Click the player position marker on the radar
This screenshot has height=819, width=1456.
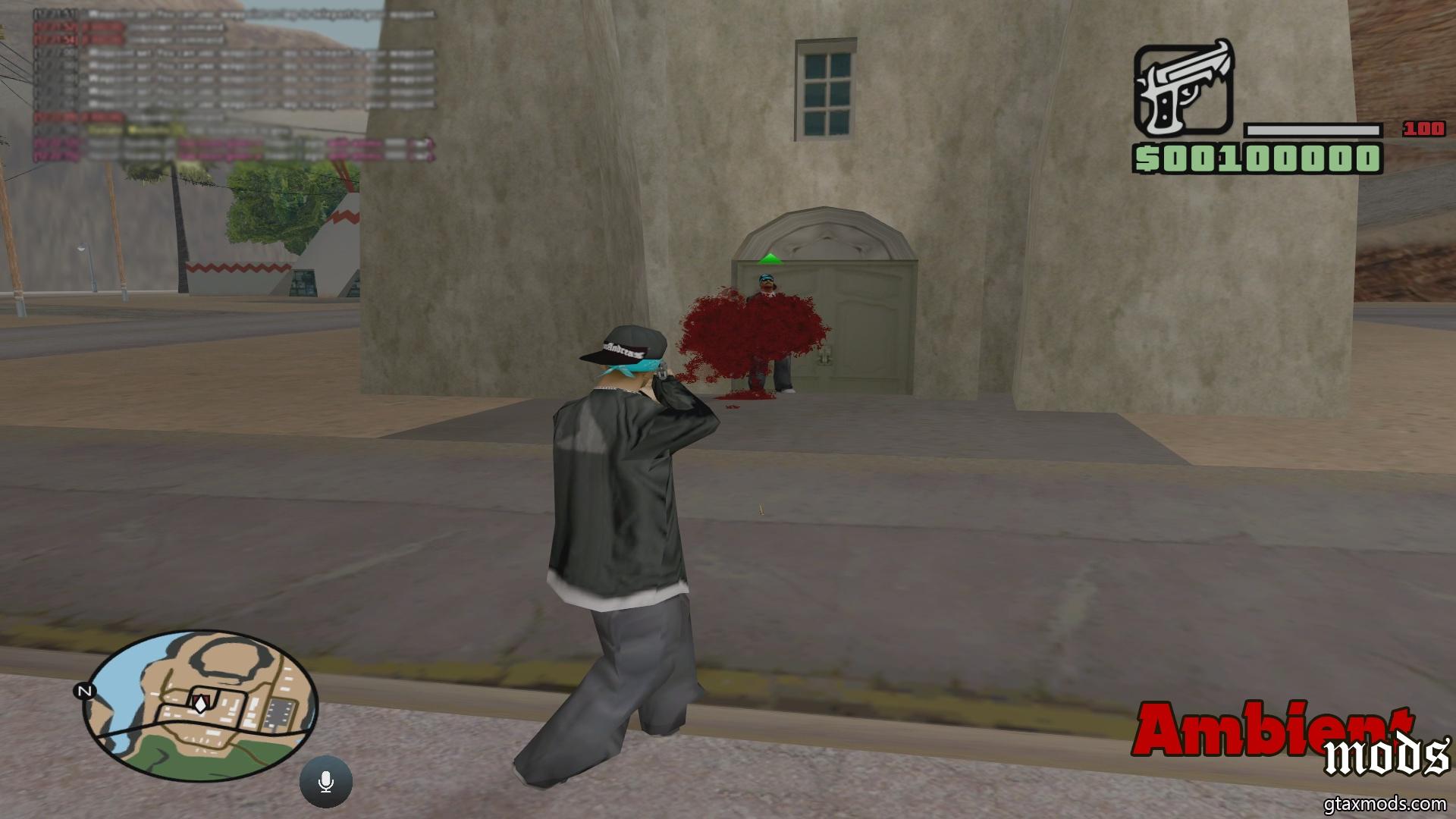tap(199, 703)
